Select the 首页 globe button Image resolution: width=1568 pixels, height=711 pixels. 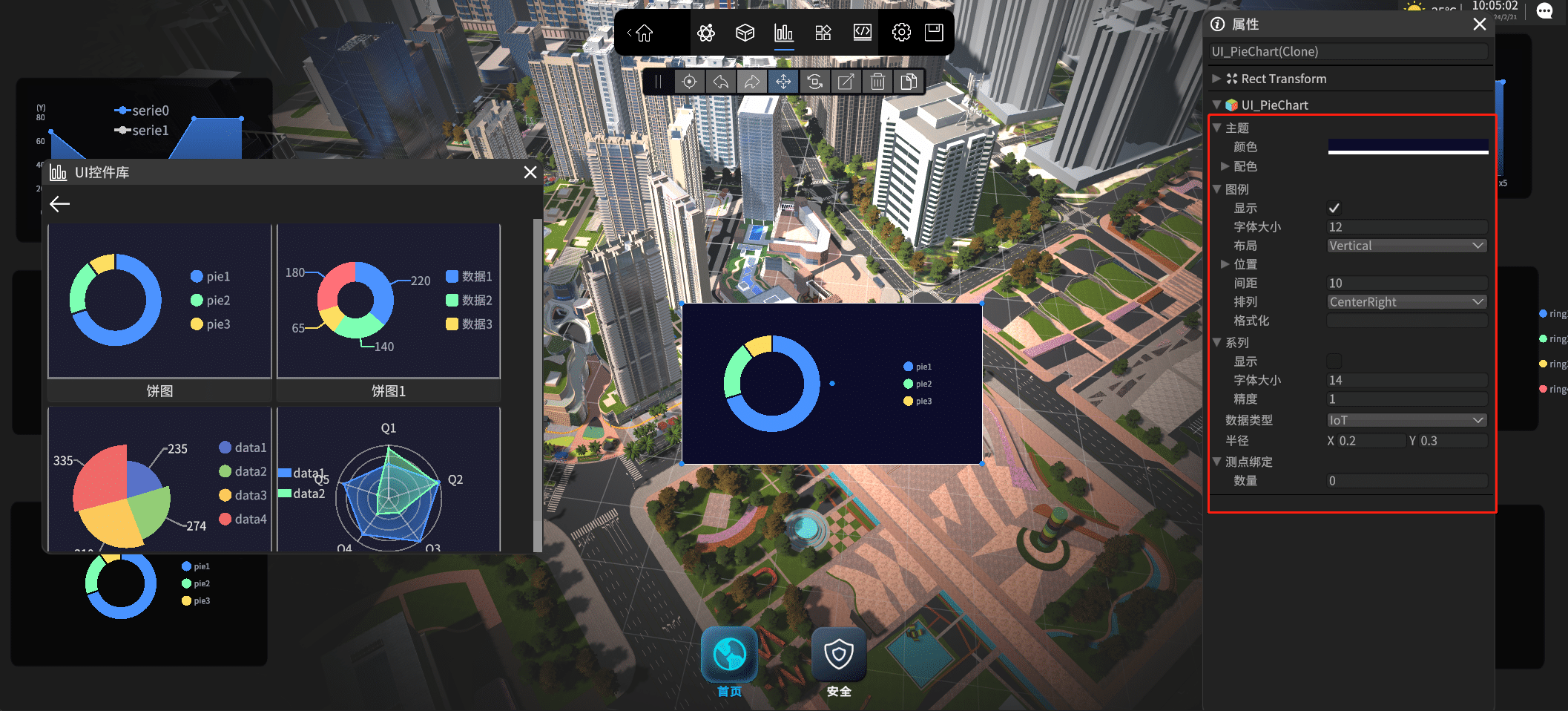(x=729, y=655)
